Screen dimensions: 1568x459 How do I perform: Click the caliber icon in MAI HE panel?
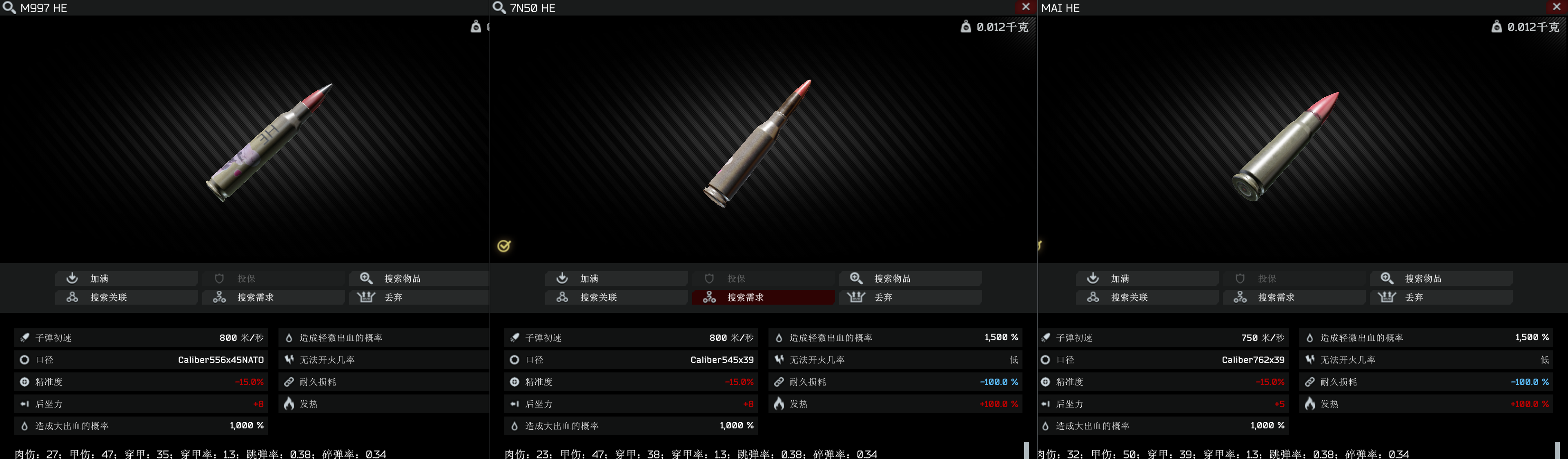tap(1046, 360)
